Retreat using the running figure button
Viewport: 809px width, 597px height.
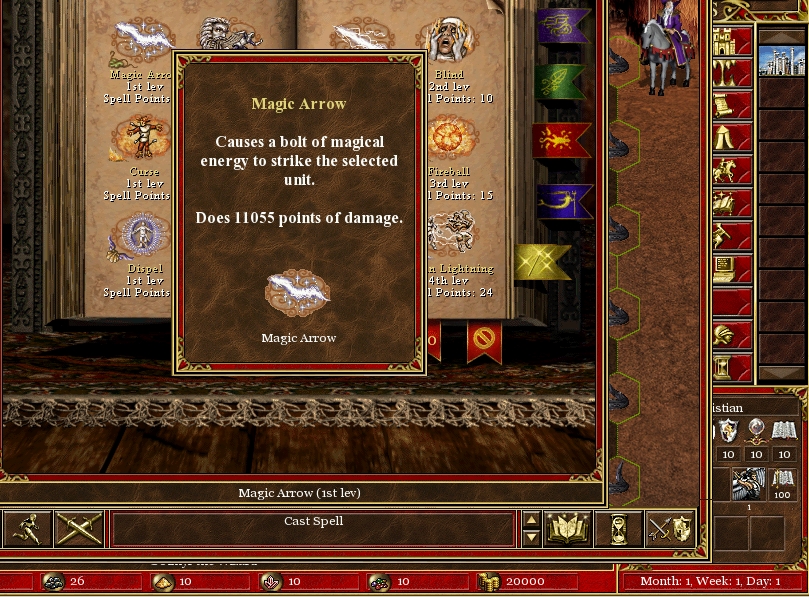click(x=27, y=529)
